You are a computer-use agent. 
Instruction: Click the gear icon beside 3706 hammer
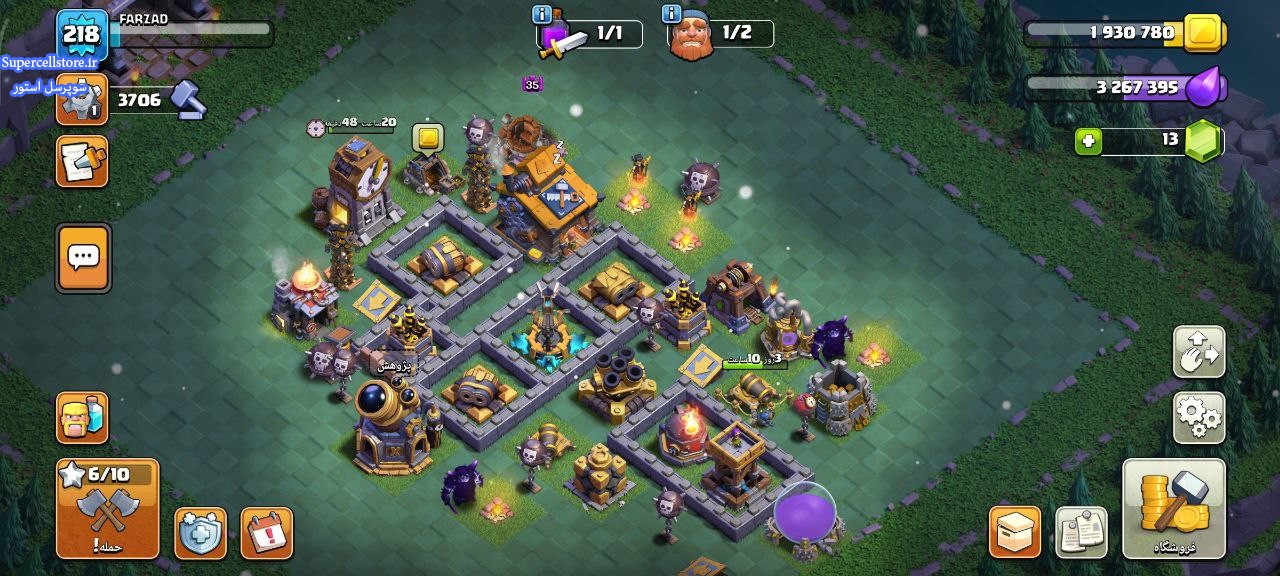[x=82, y=99]
